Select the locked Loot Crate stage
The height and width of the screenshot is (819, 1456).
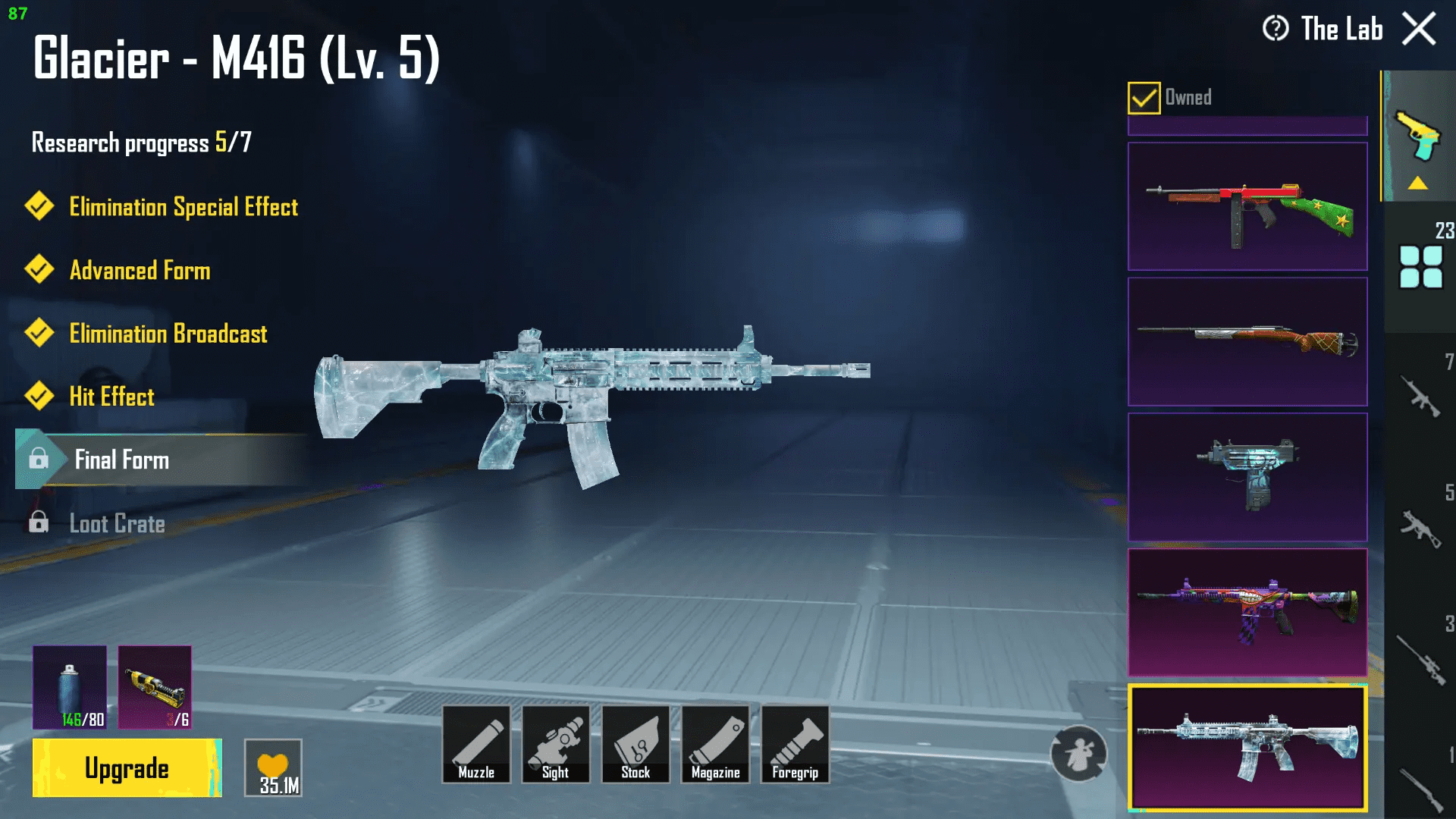(x=118, y=523)
